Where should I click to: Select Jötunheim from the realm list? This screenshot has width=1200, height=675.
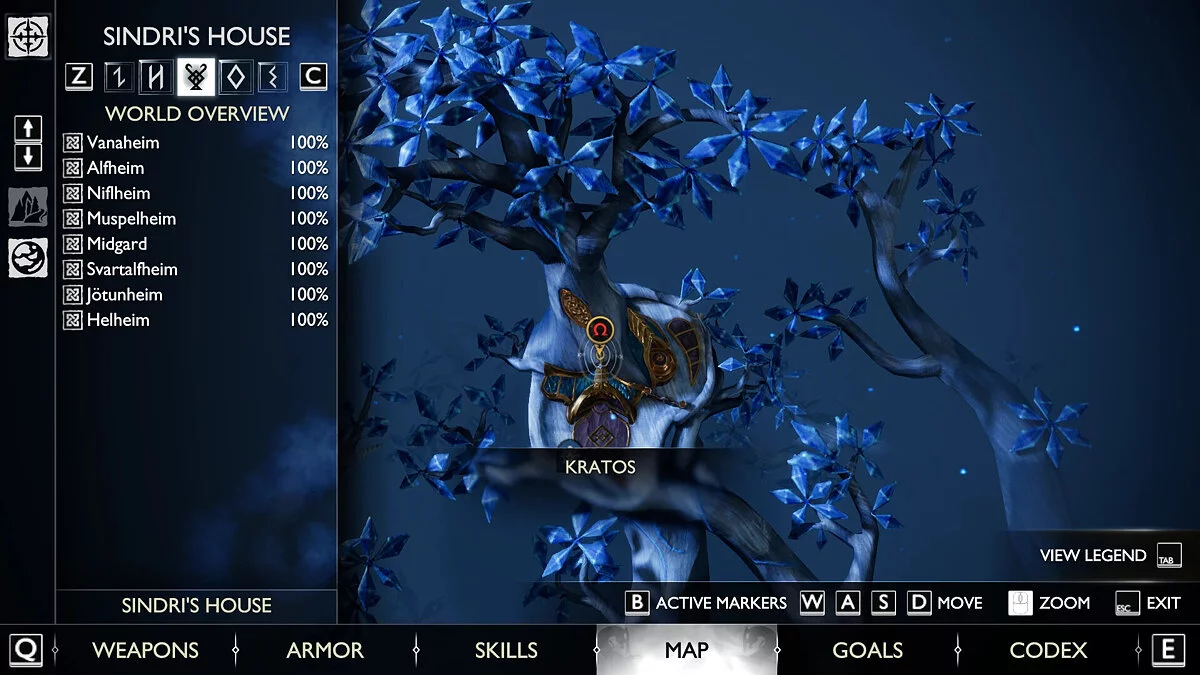click(124, 295)
